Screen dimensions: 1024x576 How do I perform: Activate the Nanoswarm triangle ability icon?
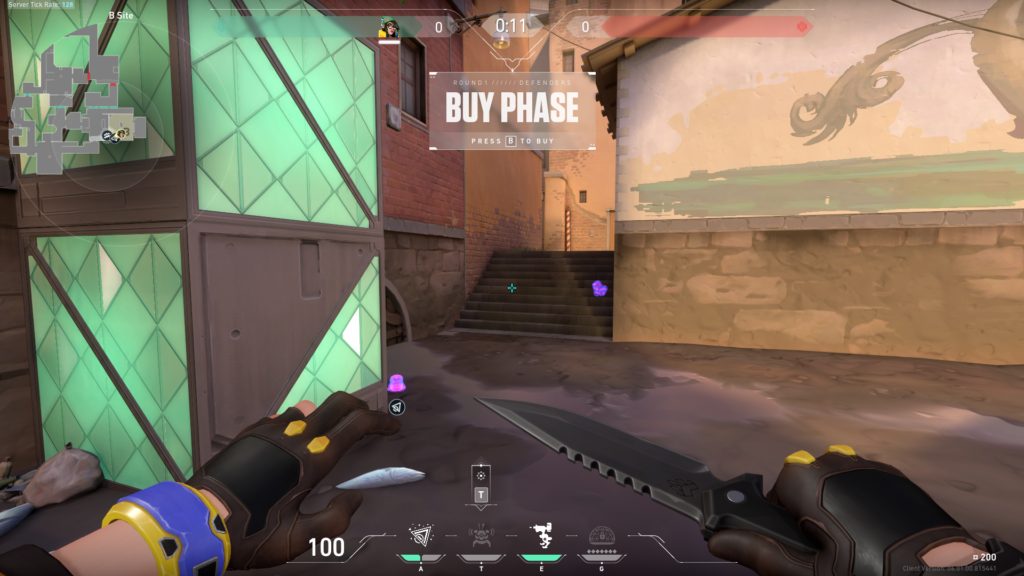click(419, 537)
